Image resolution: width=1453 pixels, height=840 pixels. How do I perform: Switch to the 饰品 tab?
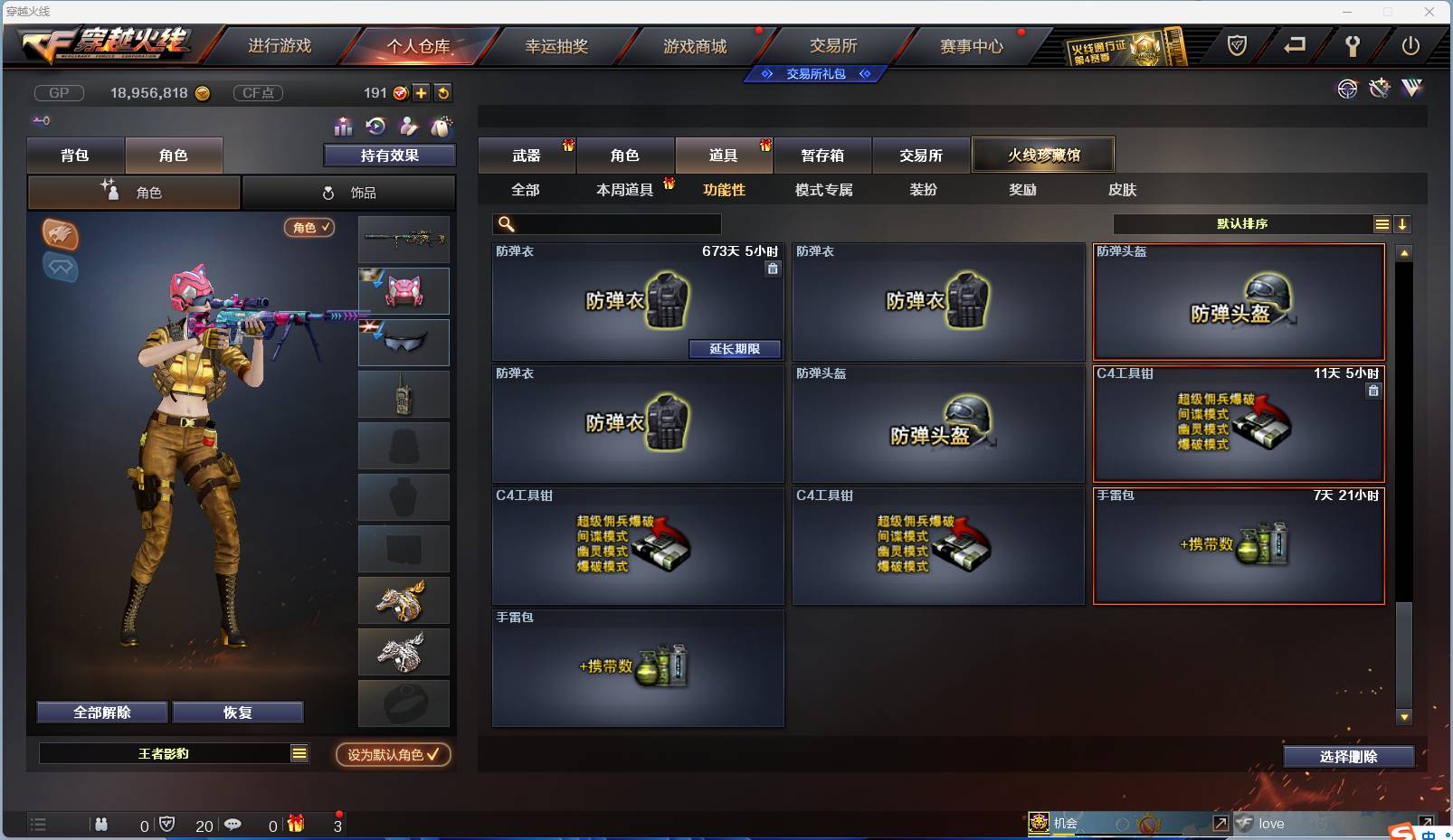(348, 192)
